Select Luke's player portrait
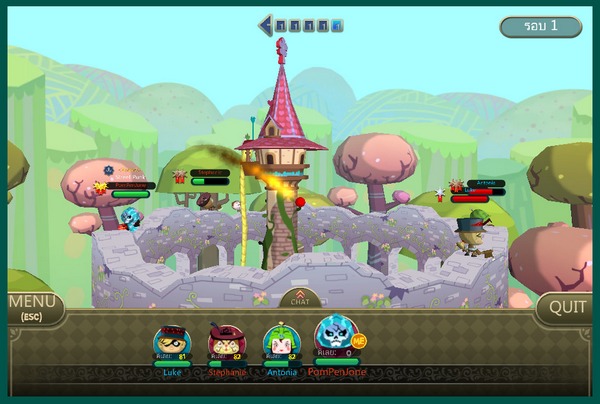The height and width of the screenshot is (404, 600). click(171, 342)
